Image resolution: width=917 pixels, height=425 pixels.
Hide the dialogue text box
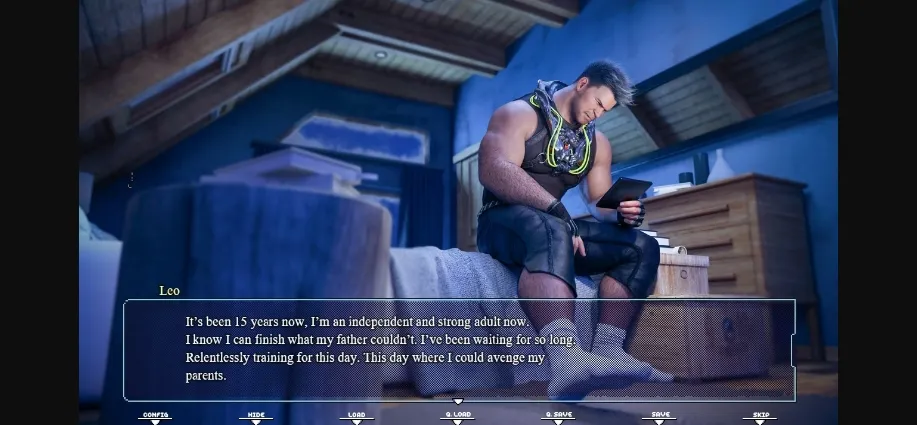[255, 415]
